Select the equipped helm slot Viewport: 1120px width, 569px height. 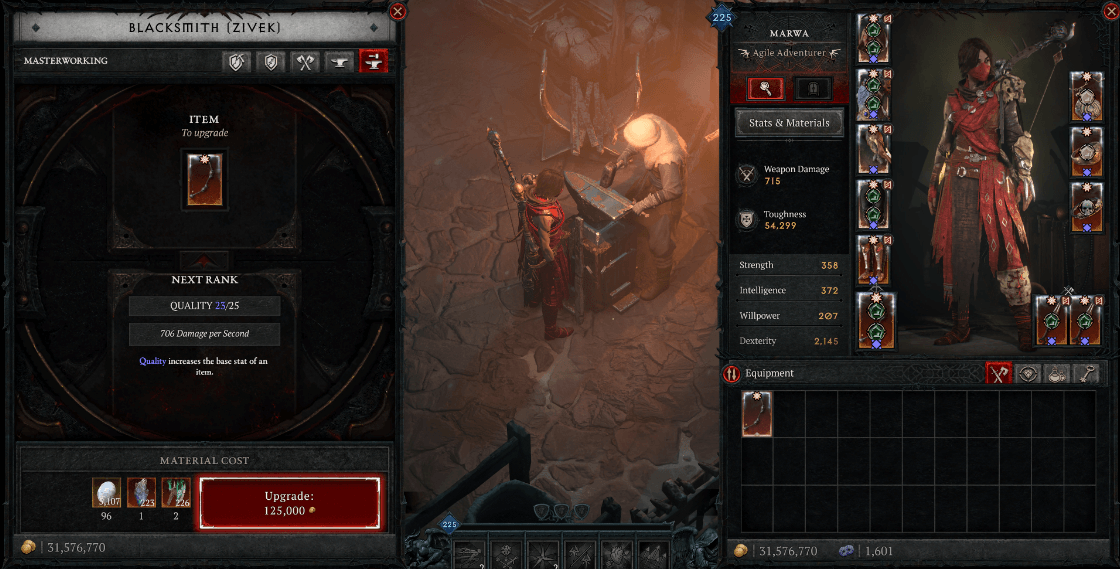pyautogui.click(x=874, y=39)
